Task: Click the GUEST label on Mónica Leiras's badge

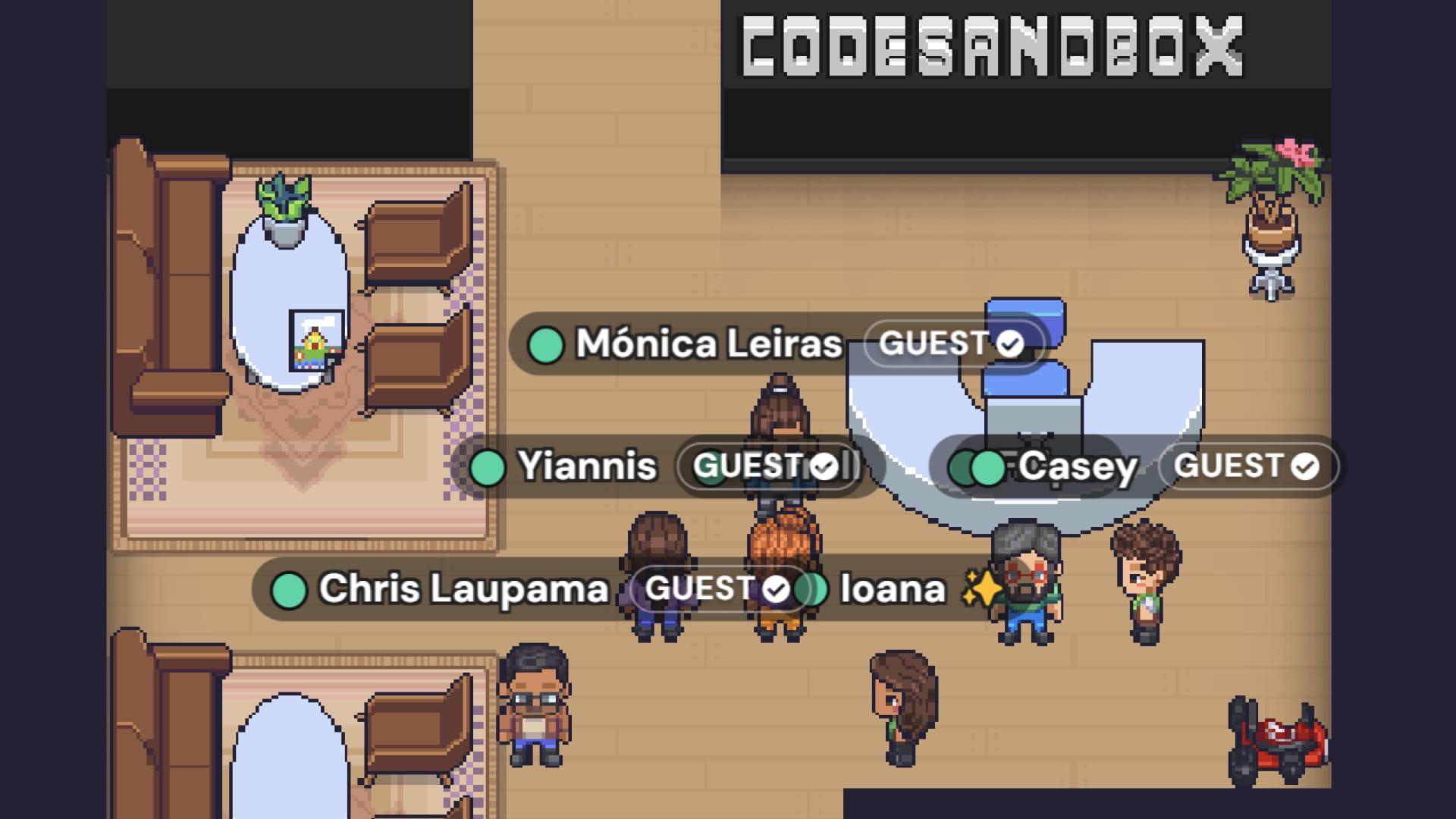Action: (937, 344)
